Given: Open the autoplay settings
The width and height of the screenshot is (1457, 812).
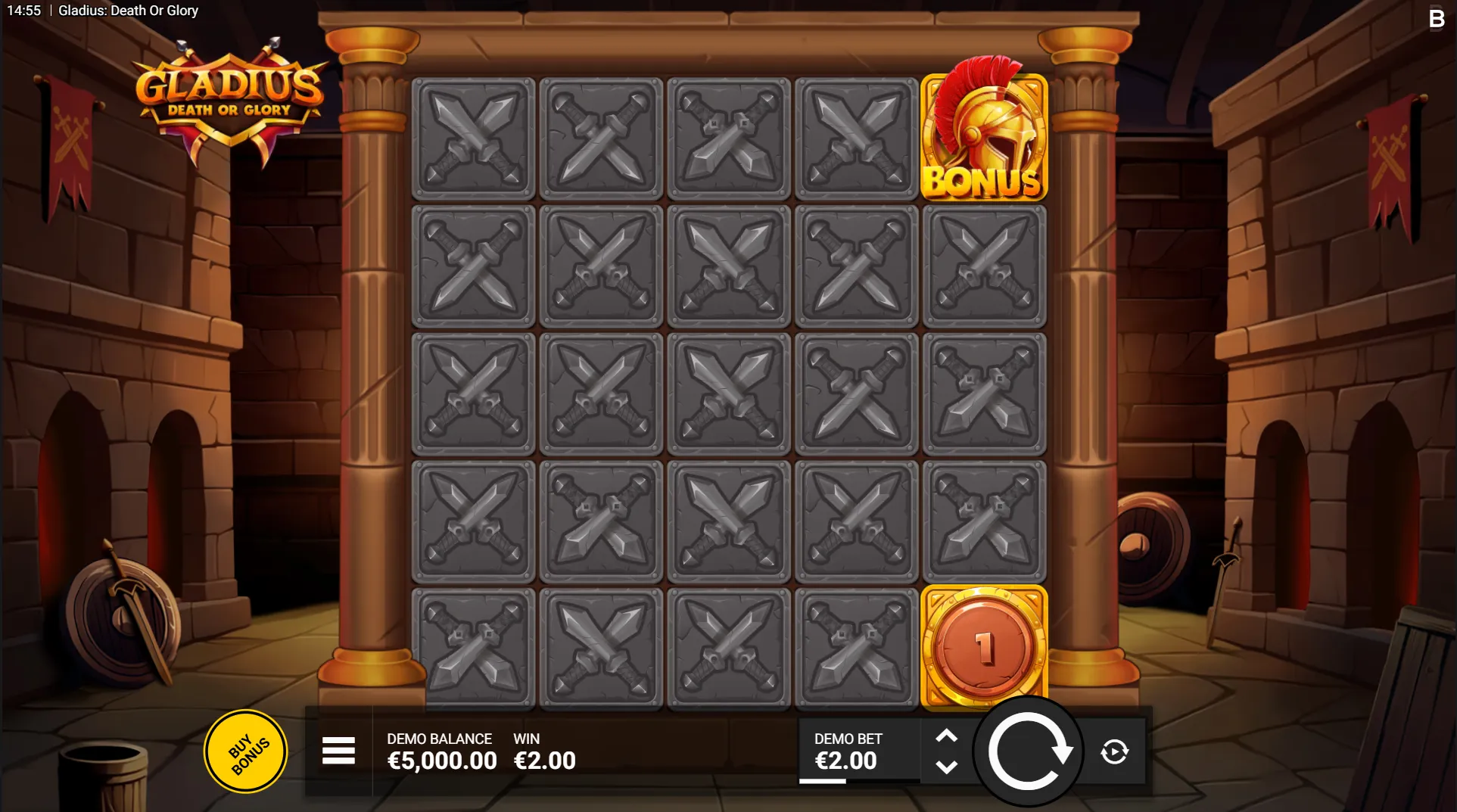Looking at the screenshot, I should click(x=1114, y=751).
